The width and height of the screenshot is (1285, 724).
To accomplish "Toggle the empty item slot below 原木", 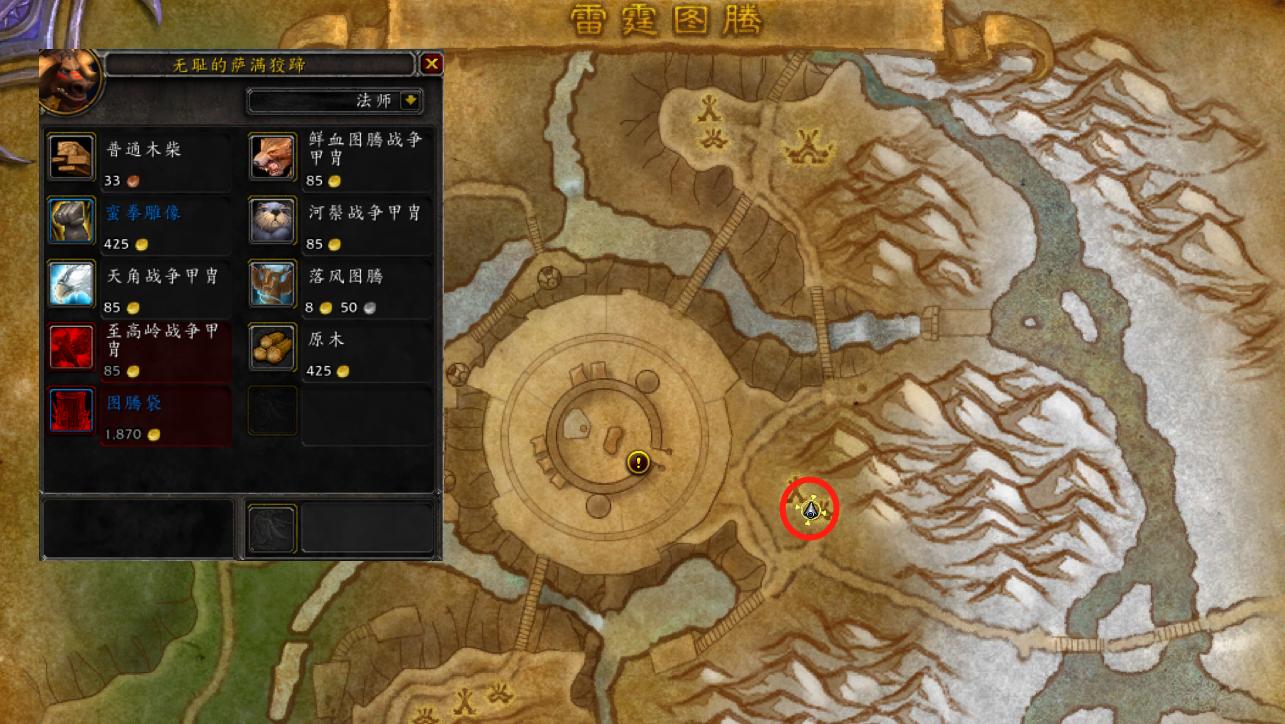I will point(271,410).
